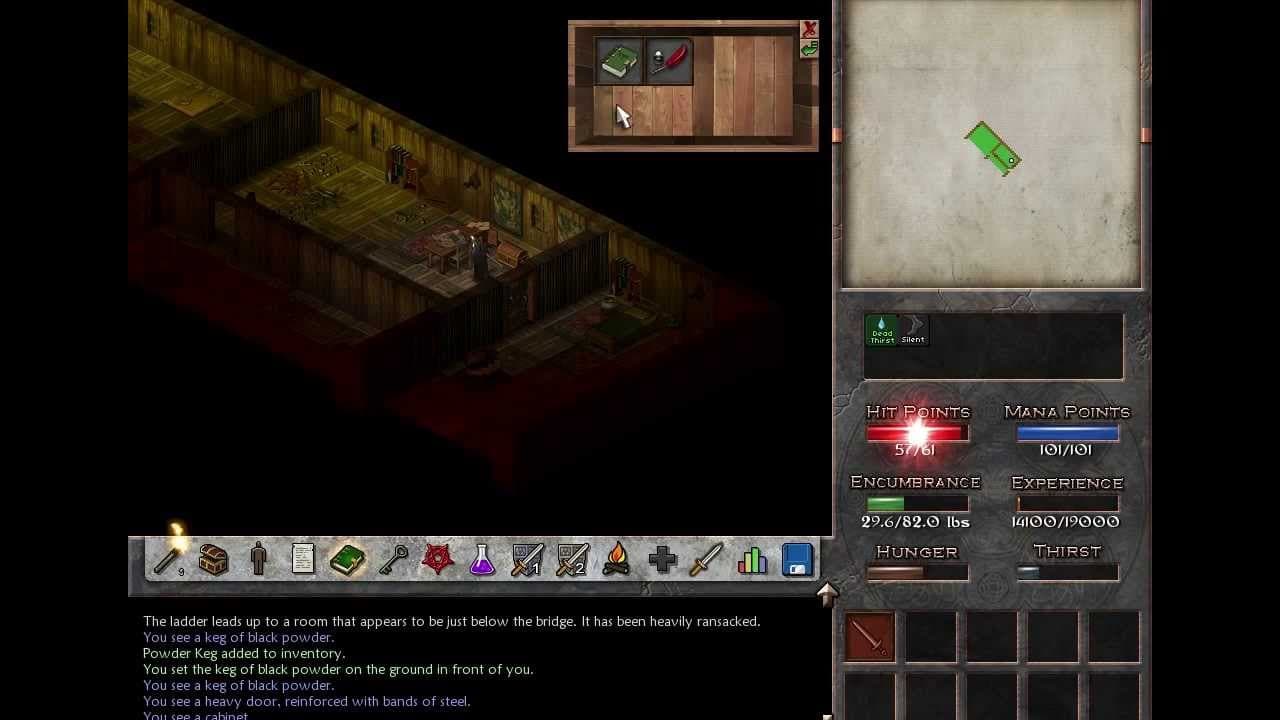Open the character sheet figure icon

pyautogui.click(x=259, y=560)
